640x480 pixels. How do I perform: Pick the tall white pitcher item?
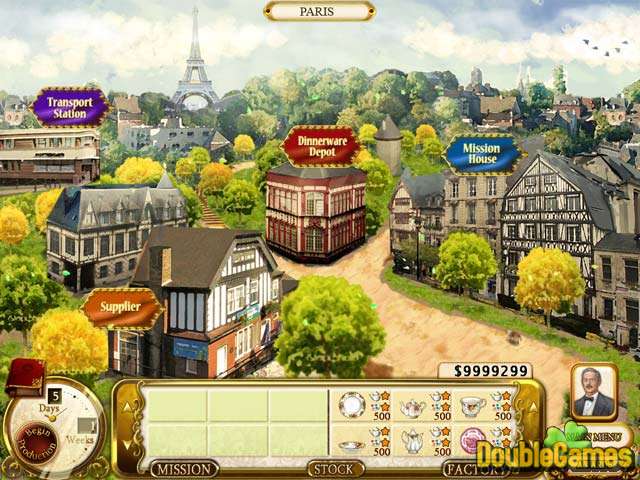412,442
